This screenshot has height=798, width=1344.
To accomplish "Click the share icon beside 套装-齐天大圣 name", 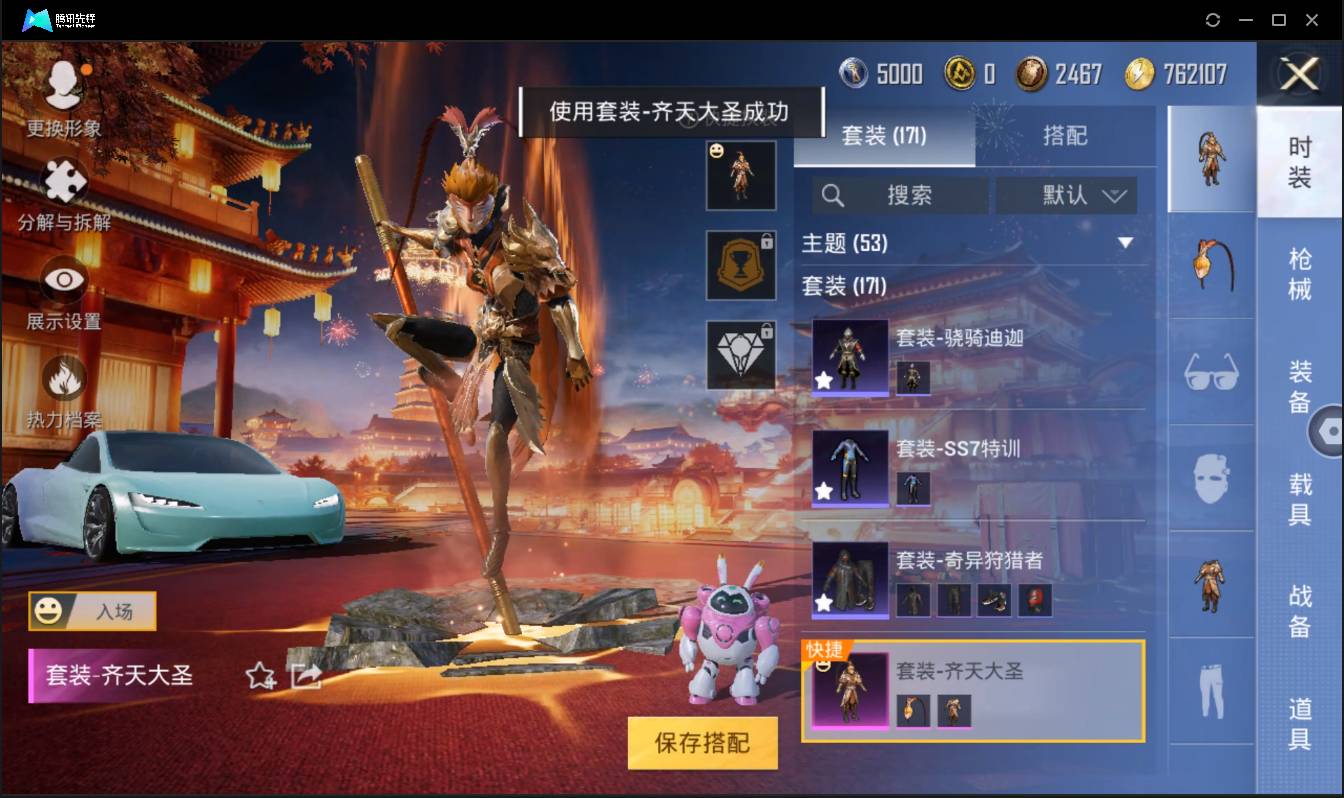I will pyautogui.click(x=308, y=677).
